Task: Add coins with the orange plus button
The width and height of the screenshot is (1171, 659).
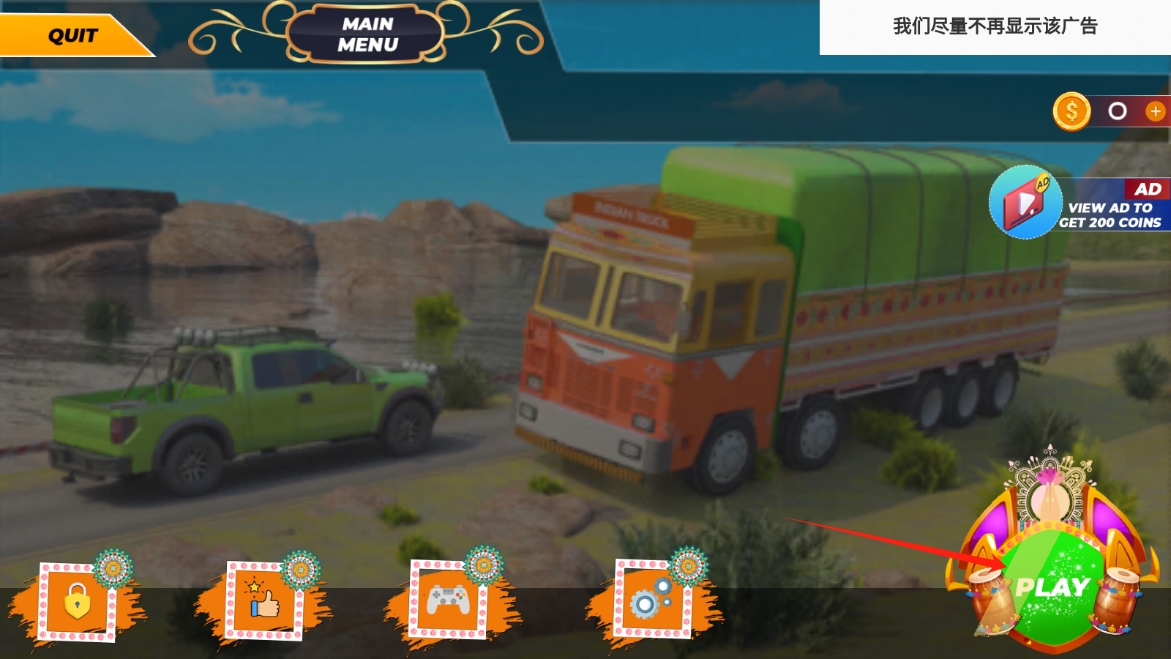Action: [1155, 111]
